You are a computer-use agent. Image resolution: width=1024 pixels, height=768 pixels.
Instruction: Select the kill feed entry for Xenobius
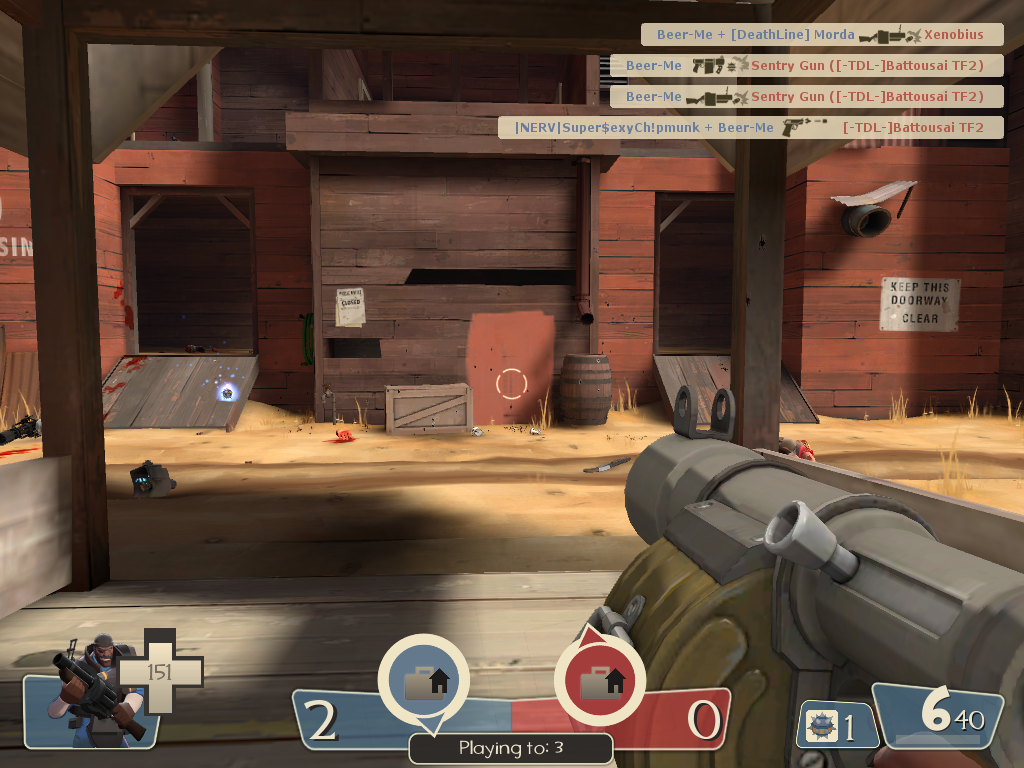pos(820,35)
